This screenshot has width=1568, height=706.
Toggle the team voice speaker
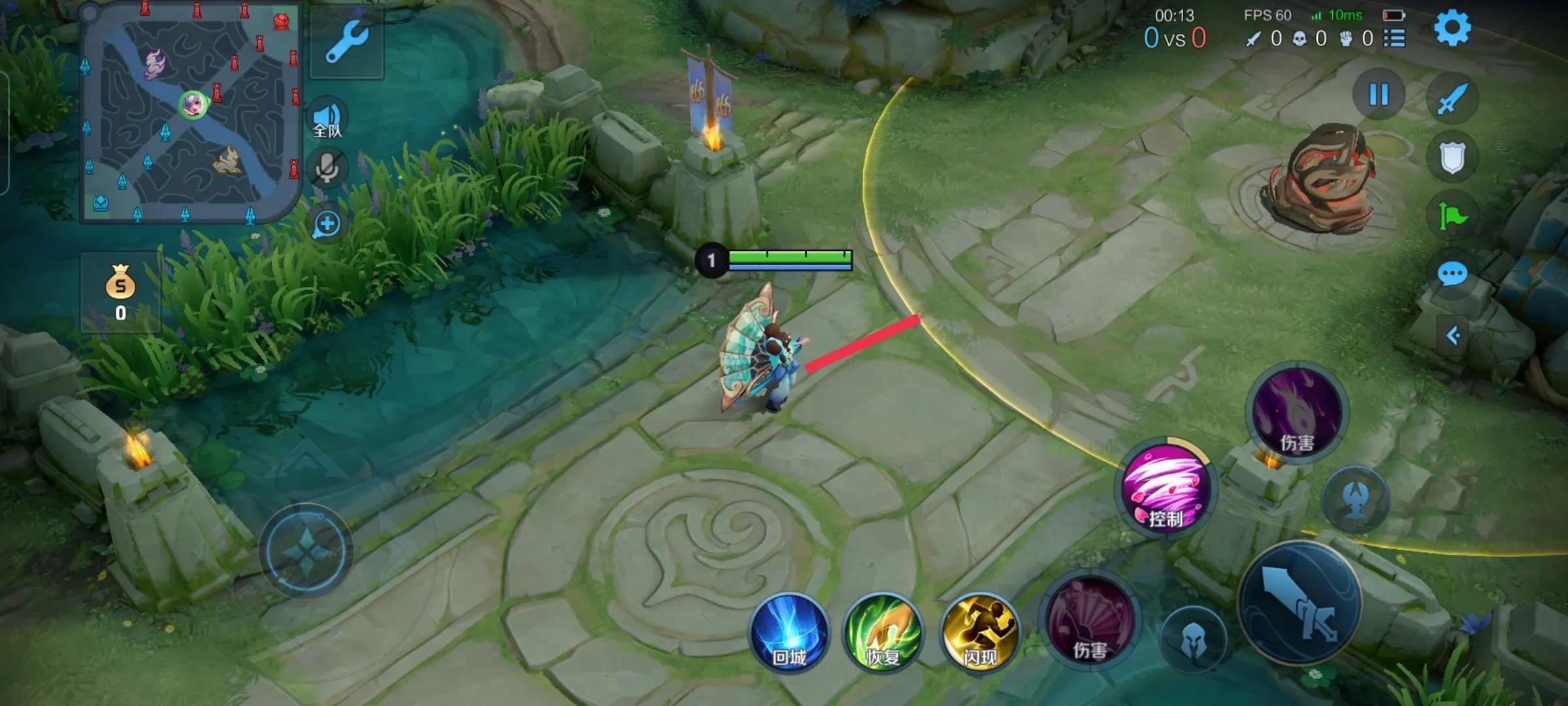[327, 120]
